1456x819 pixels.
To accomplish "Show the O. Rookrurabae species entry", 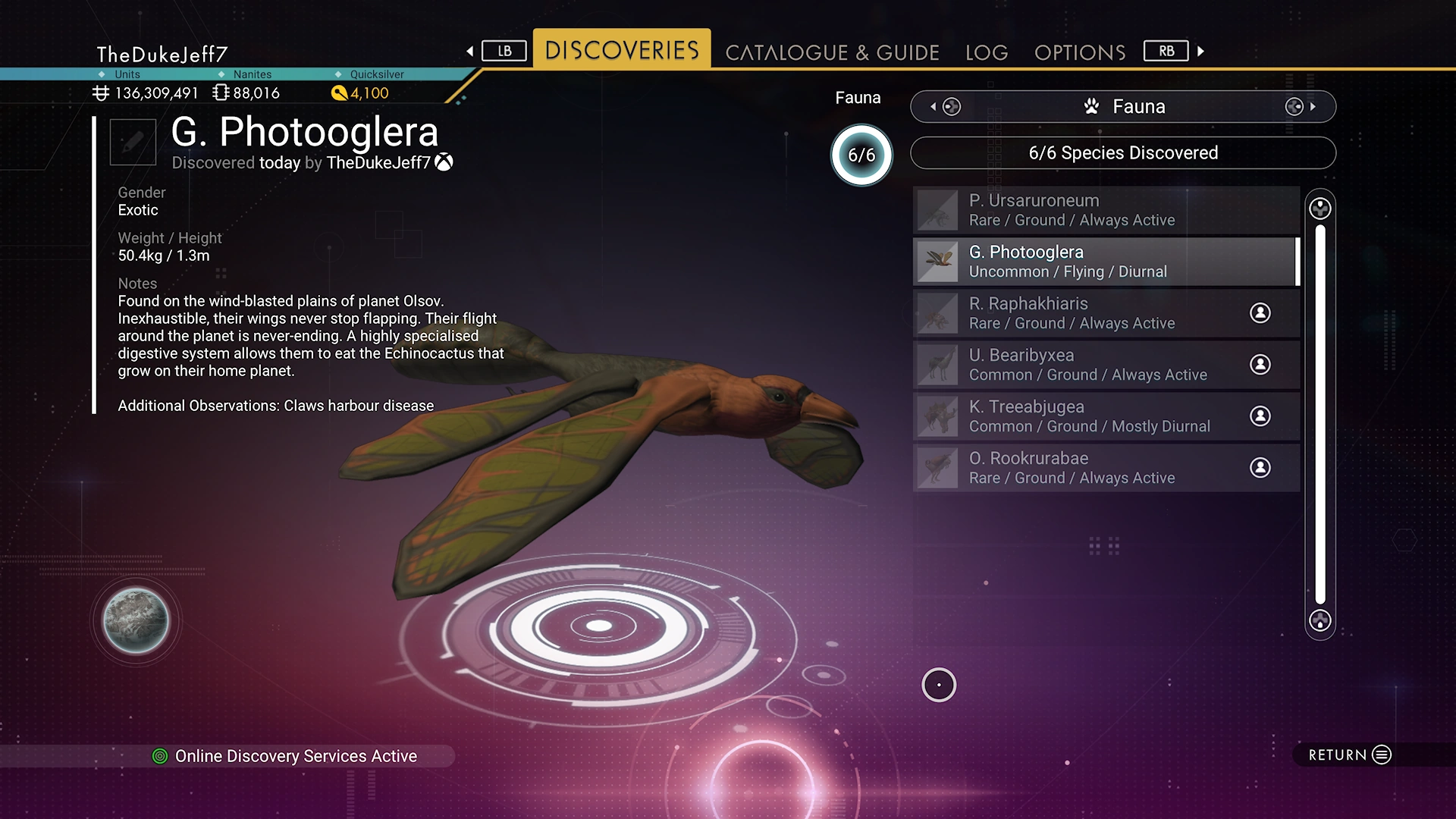I will pyautogui.click(x=1106, y=468).
